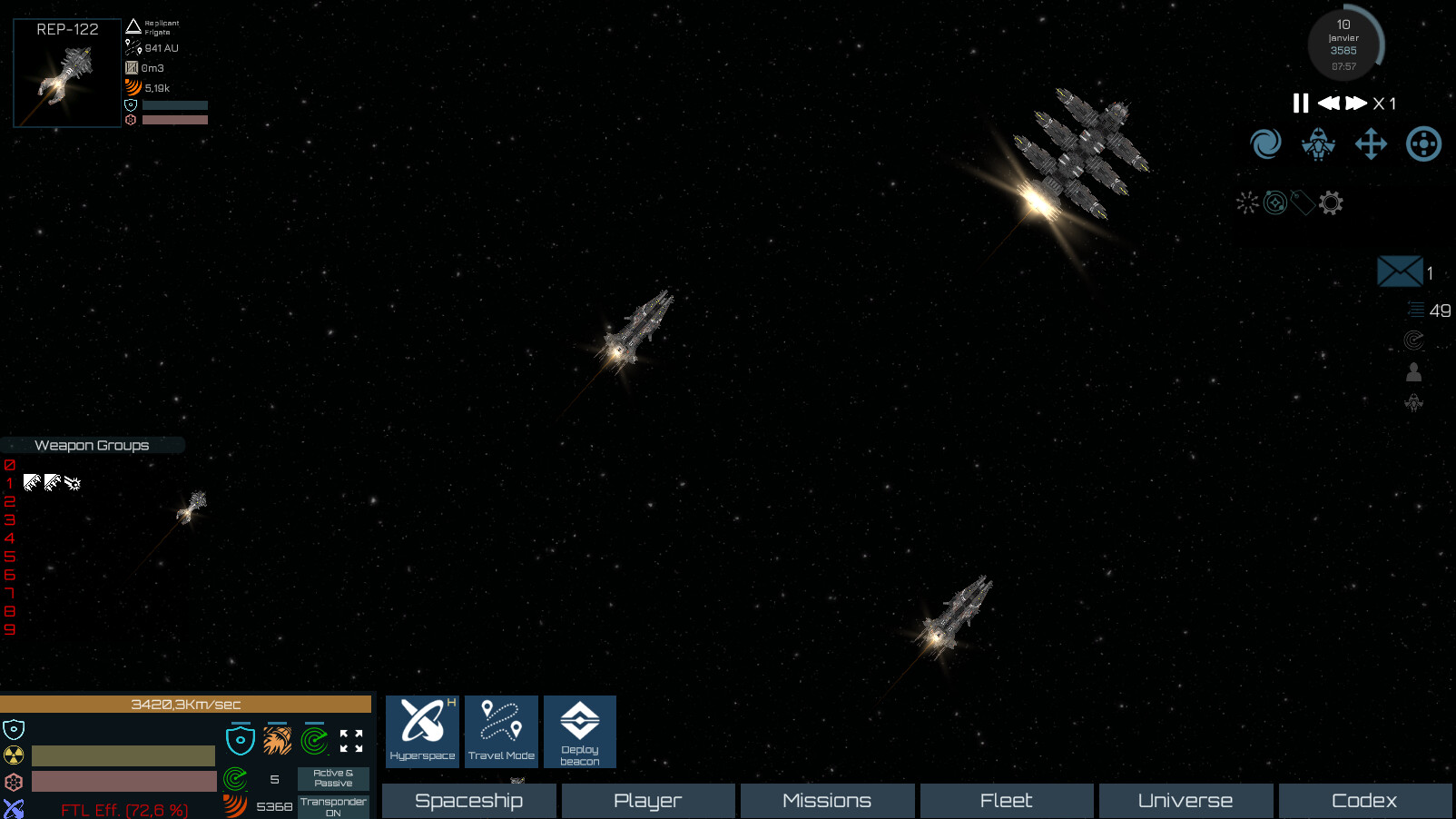Click the solar system orbit icon
This screenshot has height=819, width=1456.
(1274, 202)
